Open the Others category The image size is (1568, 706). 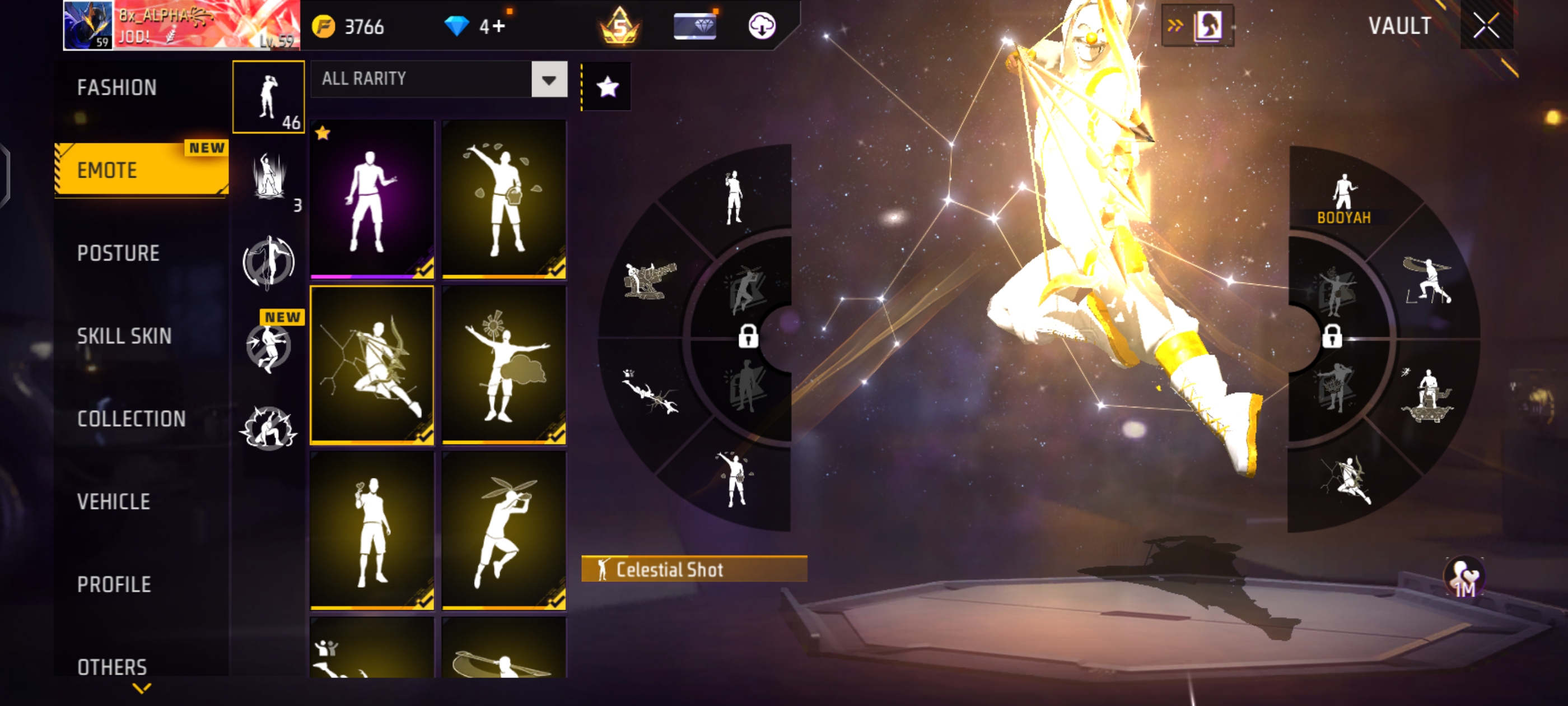112,667
